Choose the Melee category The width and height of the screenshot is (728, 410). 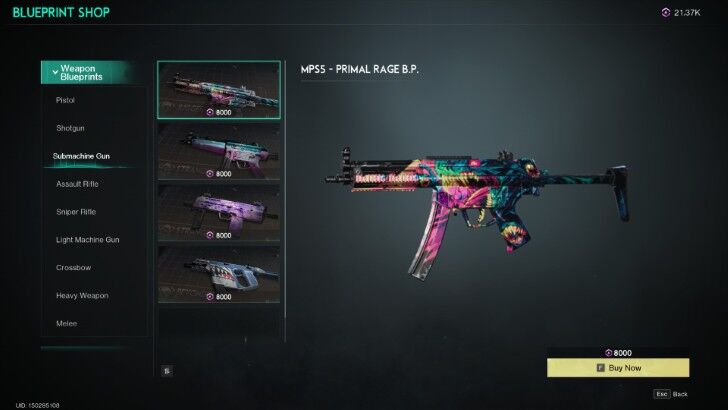coord(66,324)
